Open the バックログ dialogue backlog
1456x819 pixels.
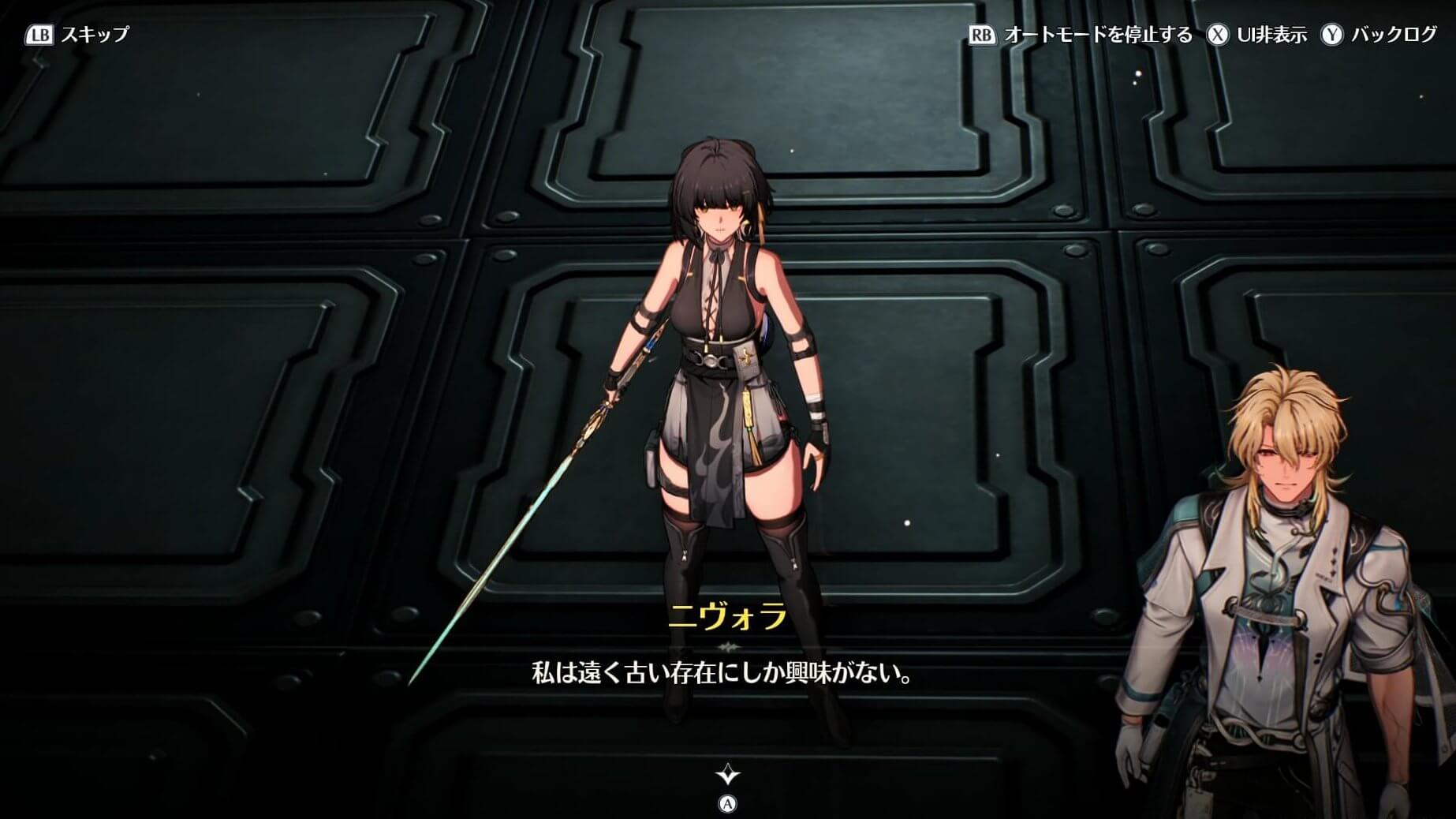click(1379, 35)
